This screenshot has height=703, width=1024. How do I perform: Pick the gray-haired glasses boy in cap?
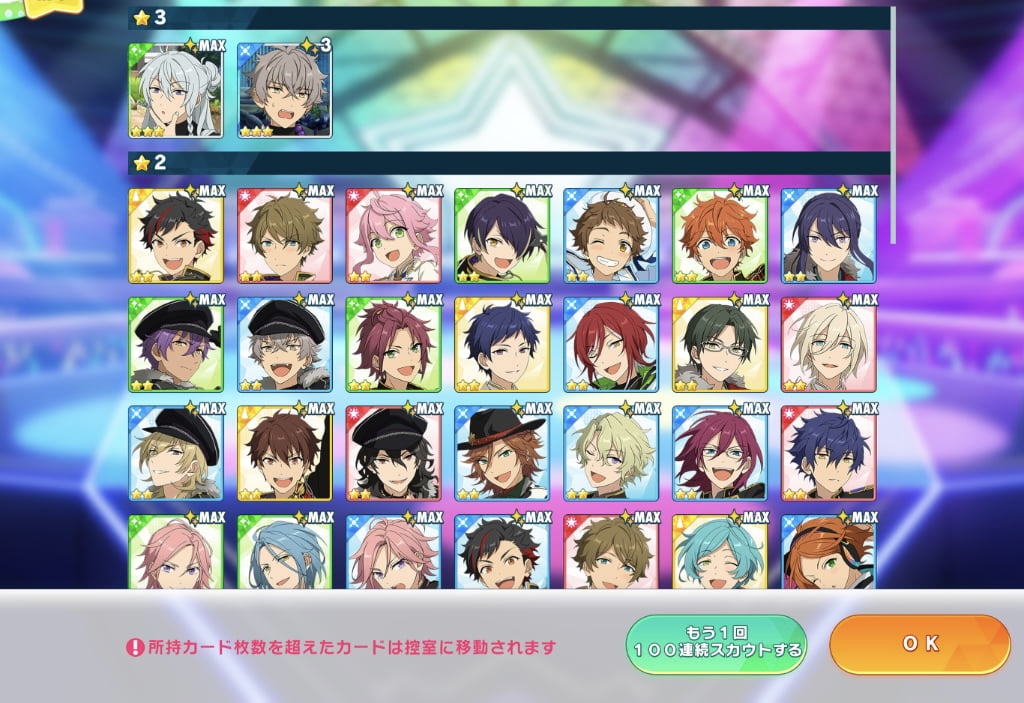coord(285,344)
